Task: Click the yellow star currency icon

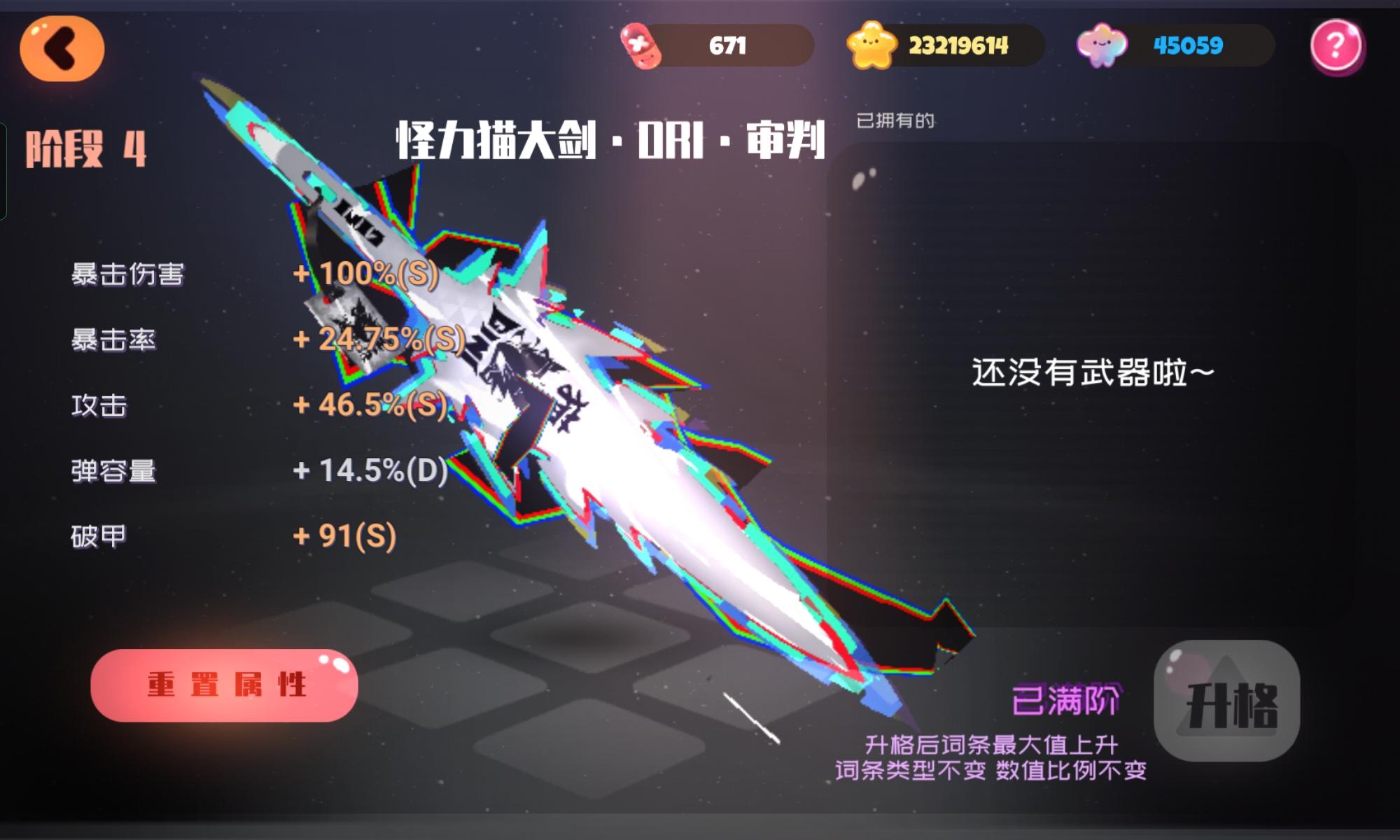Action: (x=870, y=45)
